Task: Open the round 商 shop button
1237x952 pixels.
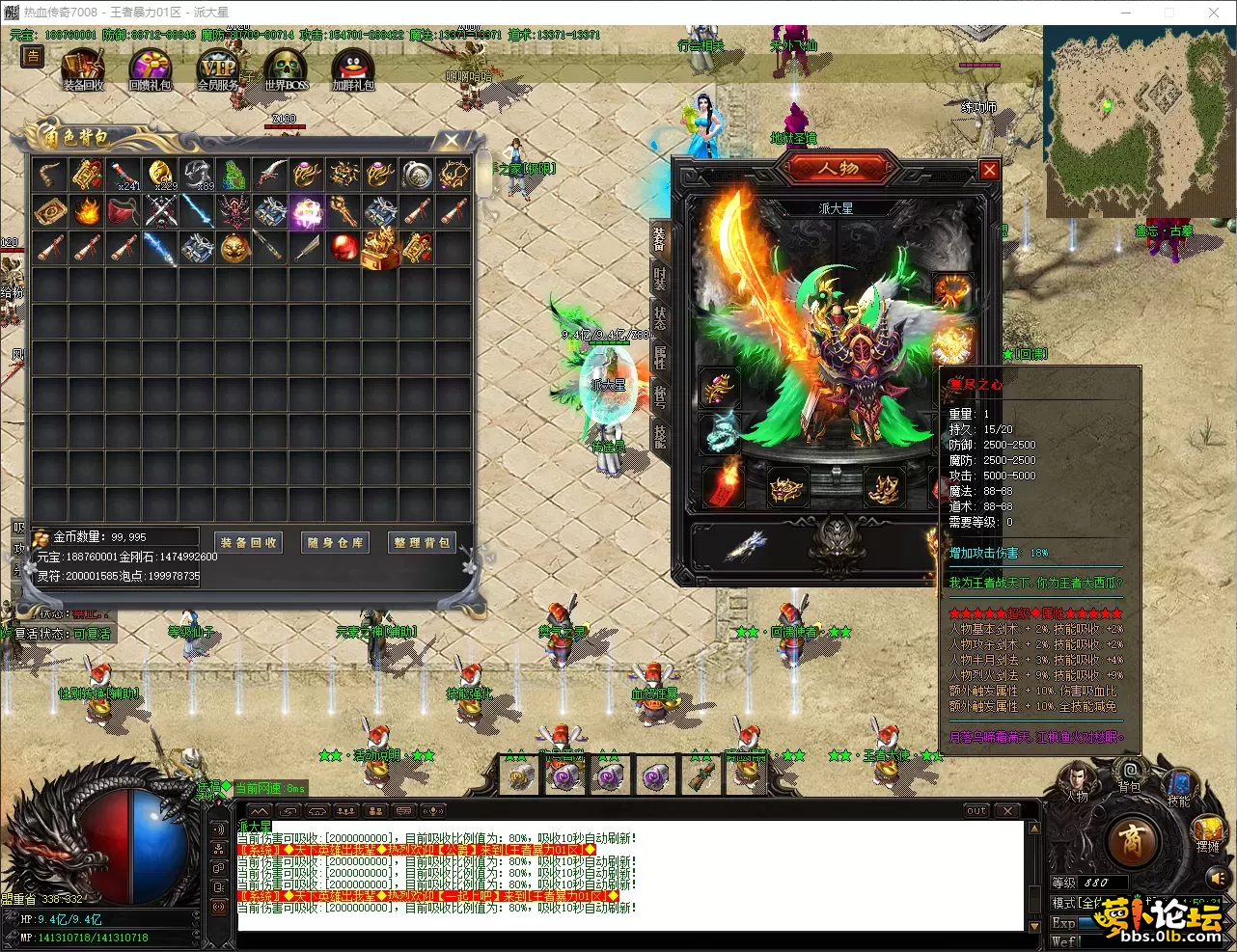Action: (x=1132, y=841)
